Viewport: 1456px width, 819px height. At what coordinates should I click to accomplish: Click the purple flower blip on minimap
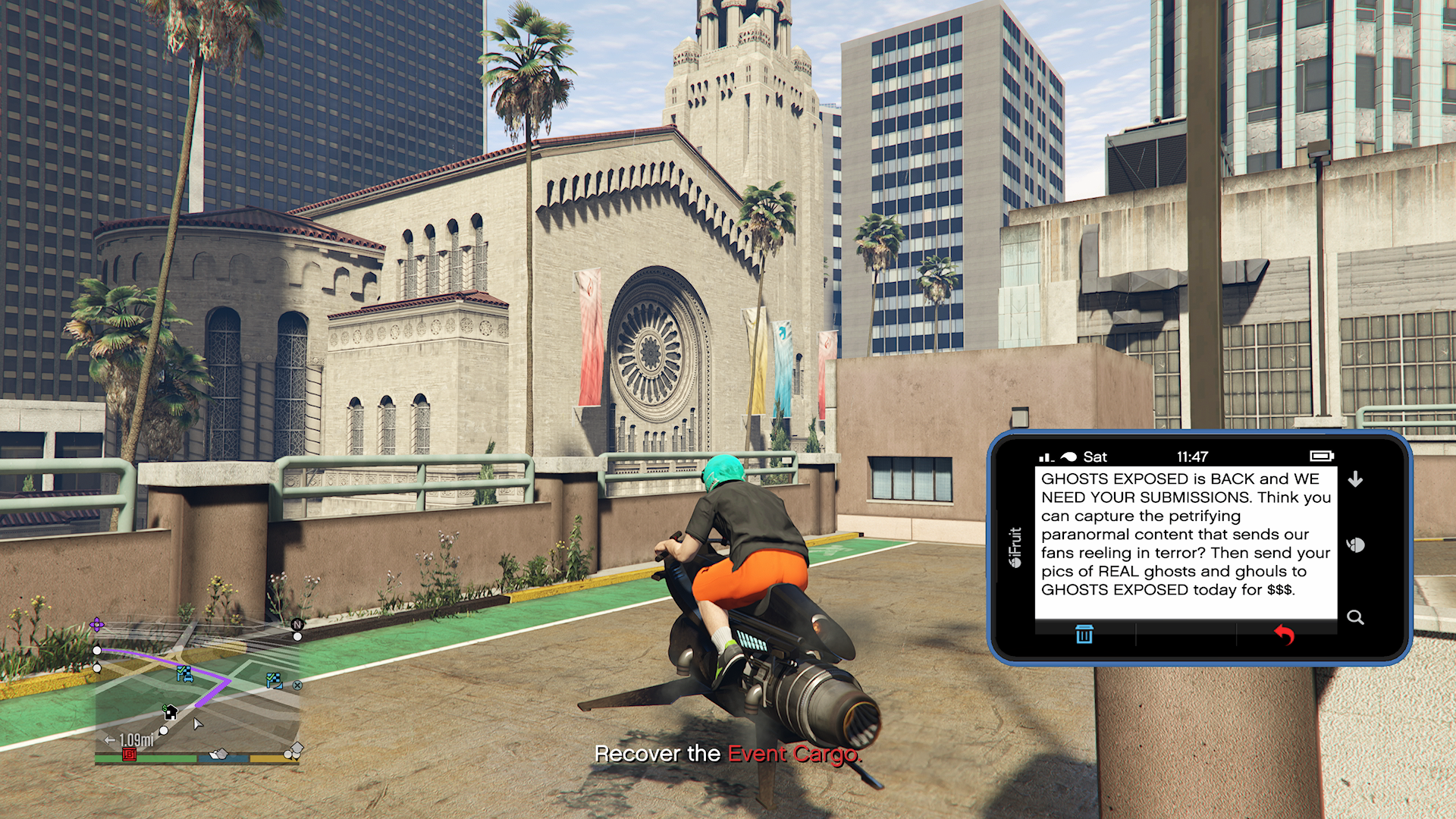pyautogui.click(x=97, y=625)
